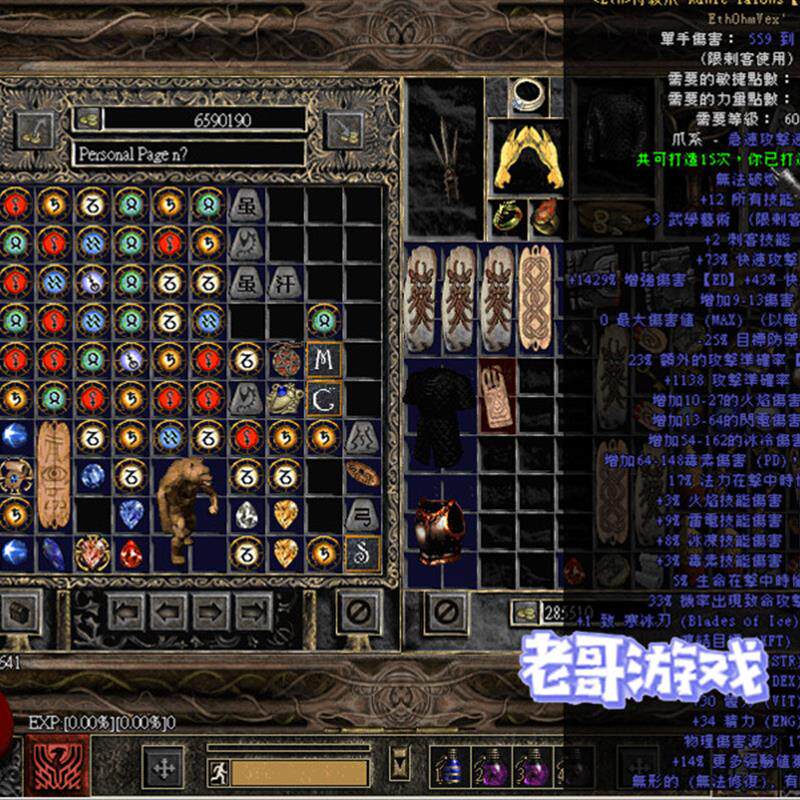
Task: Pick up the rune marked G
Action: [x=323, y=399]
